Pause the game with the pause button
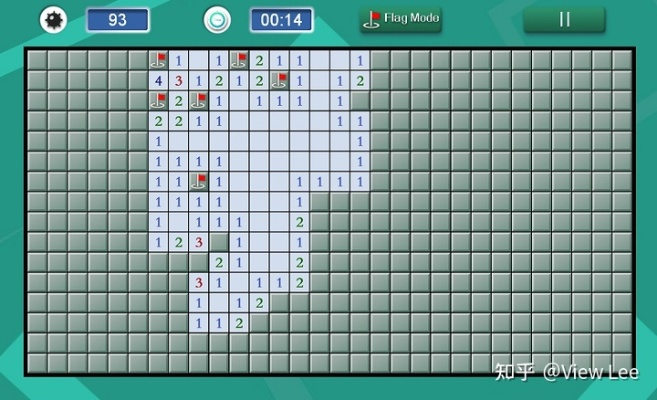The image size is (657, 400). (564, 19)
